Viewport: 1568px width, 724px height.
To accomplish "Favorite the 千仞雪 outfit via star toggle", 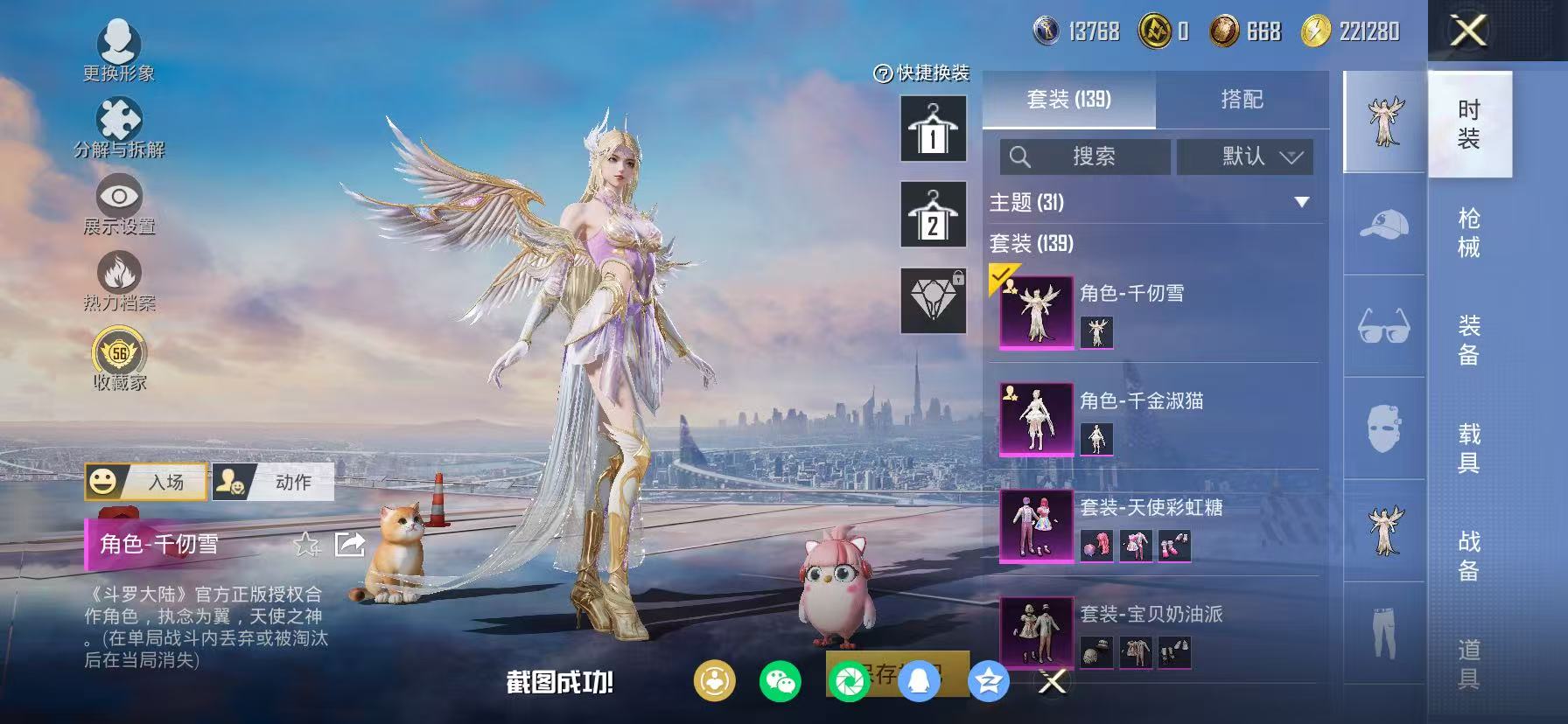I will [304, 546].
